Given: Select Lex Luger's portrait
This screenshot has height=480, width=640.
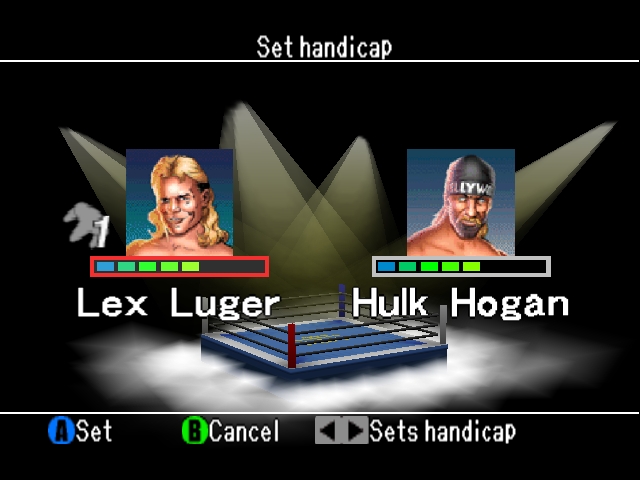Looking at the screenshot, I should [x=180, y=202].
